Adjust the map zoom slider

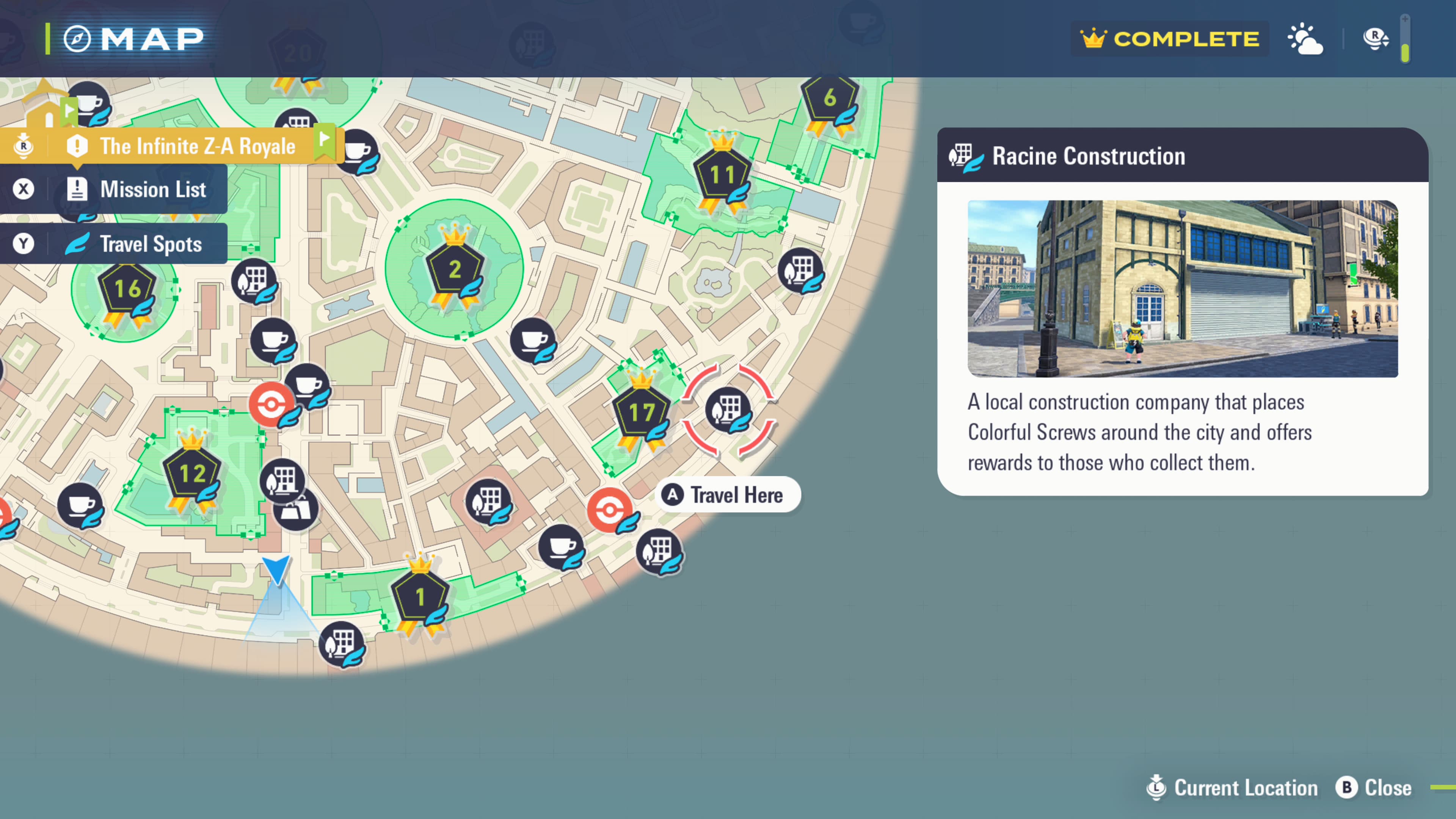coord(1405,38)
